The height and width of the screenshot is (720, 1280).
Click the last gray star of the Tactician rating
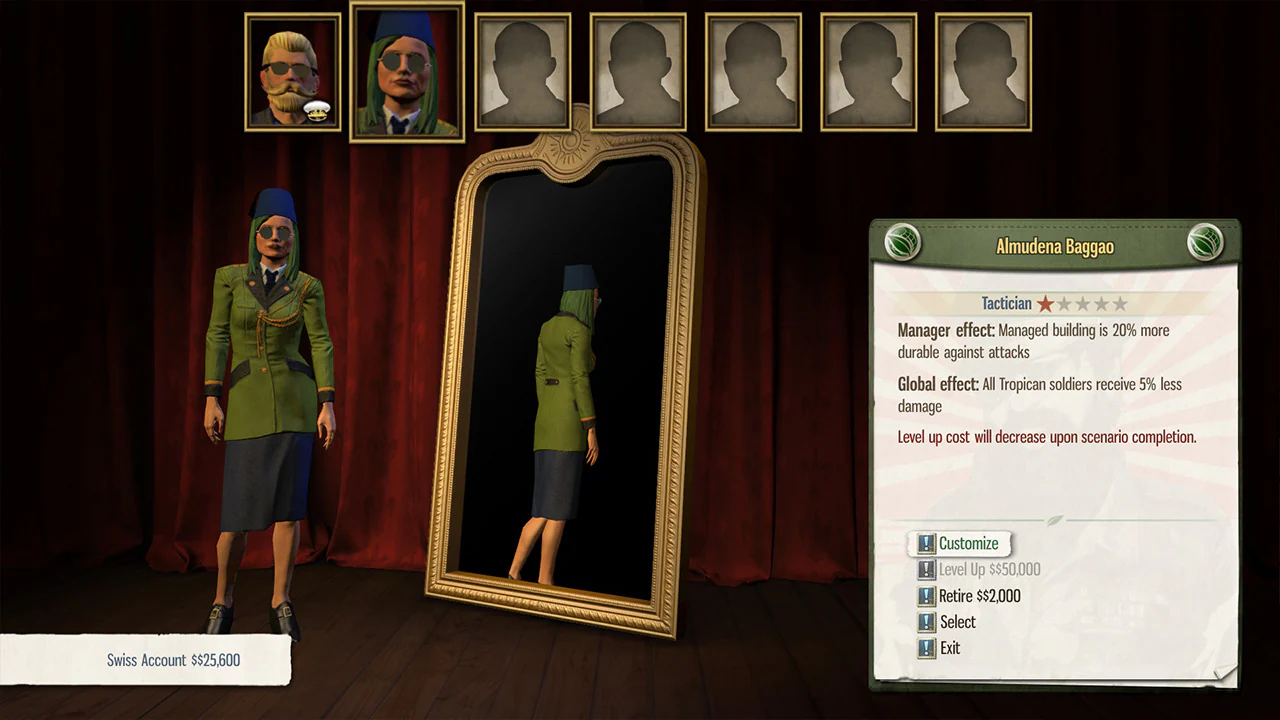(1120, 303)
